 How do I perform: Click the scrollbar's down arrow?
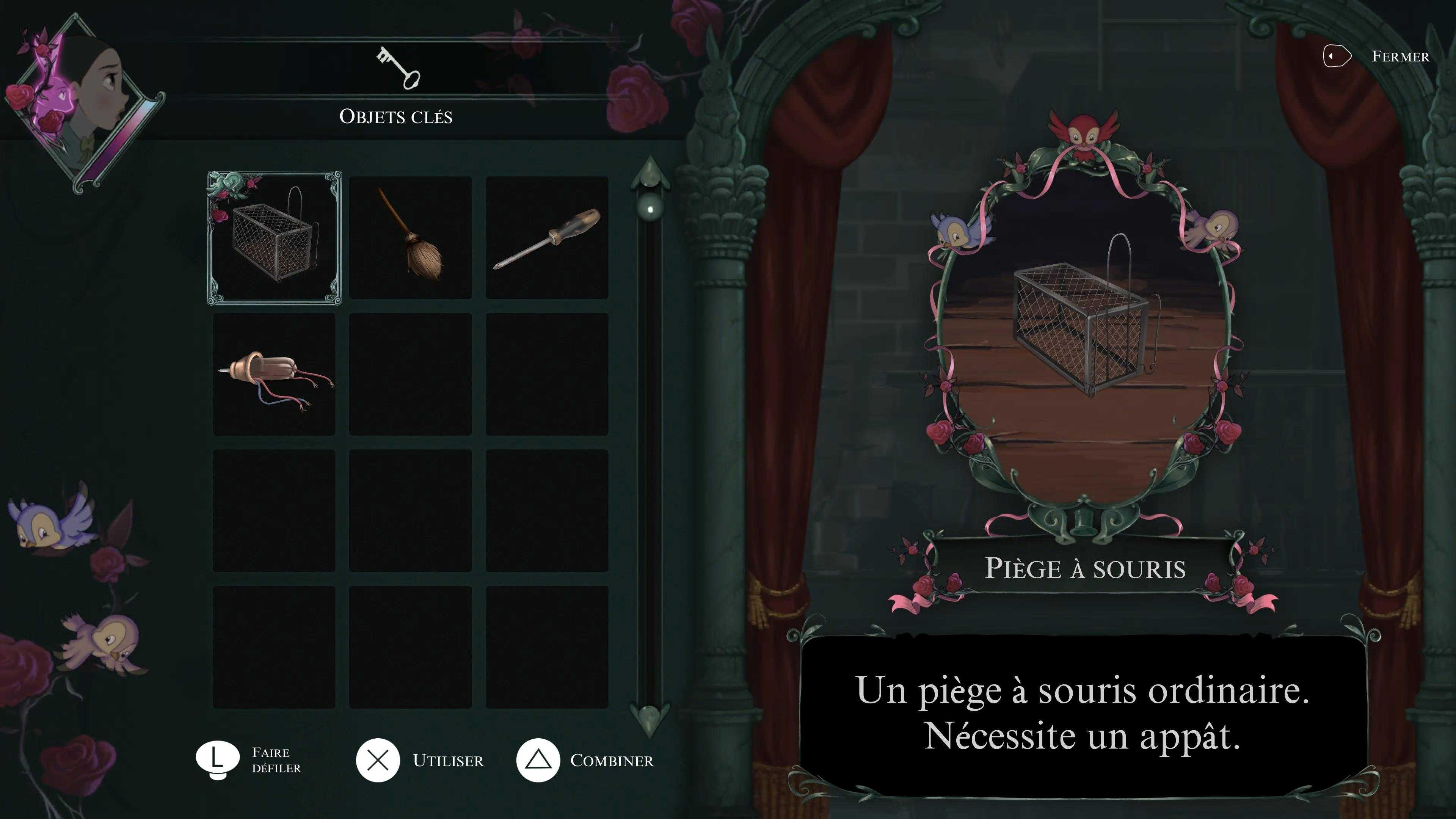click(650, 718)
